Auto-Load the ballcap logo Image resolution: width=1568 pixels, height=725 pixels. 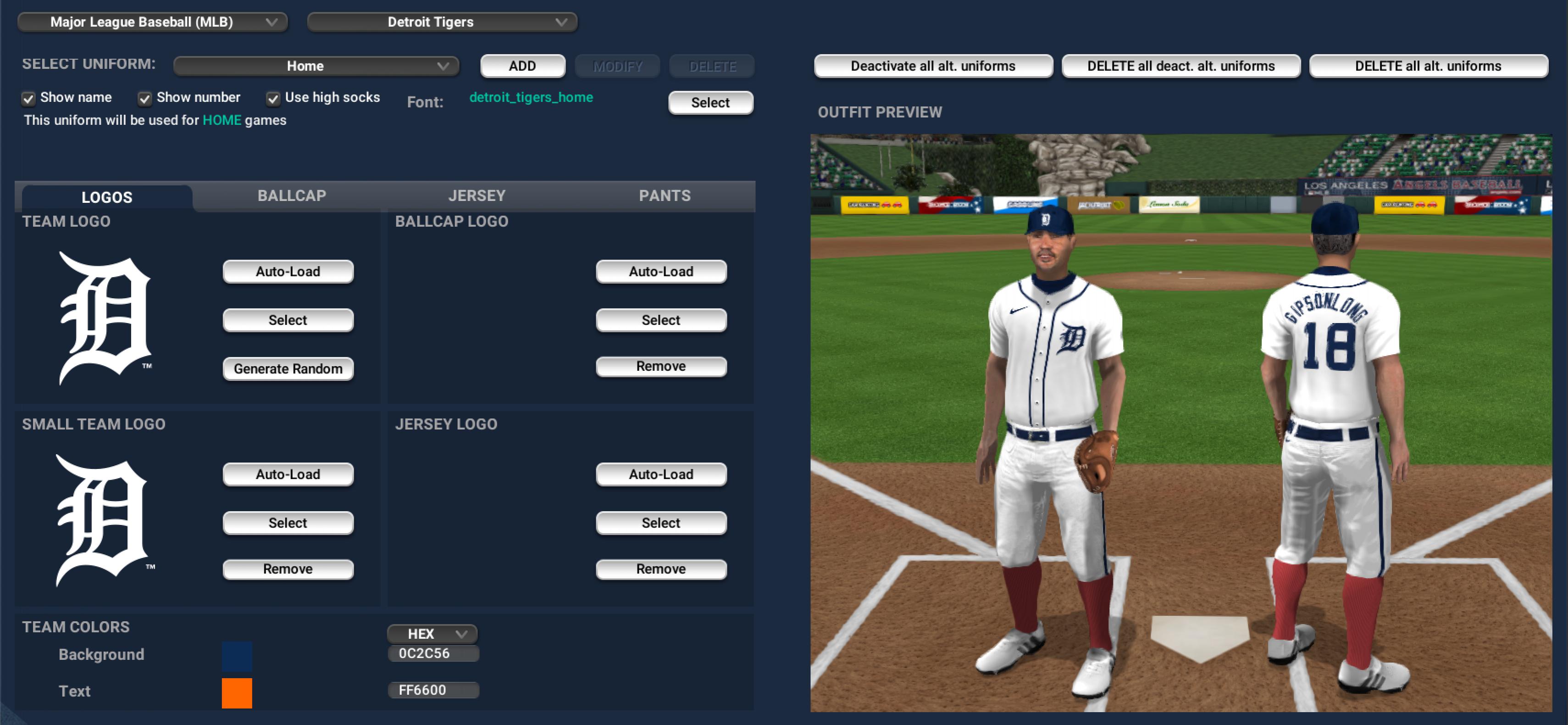[660, 272]
